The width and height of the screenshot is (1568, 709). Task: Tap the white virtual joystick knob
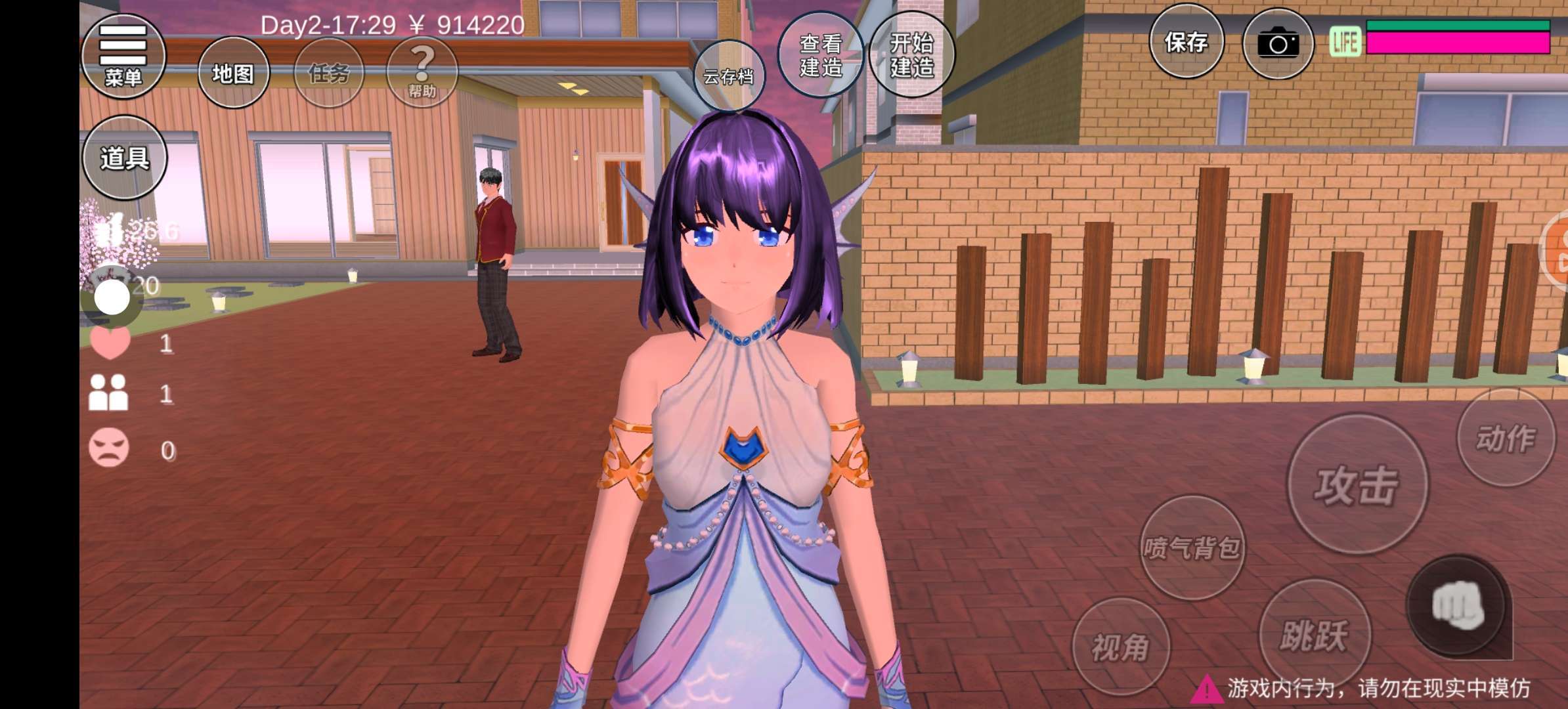112,297
